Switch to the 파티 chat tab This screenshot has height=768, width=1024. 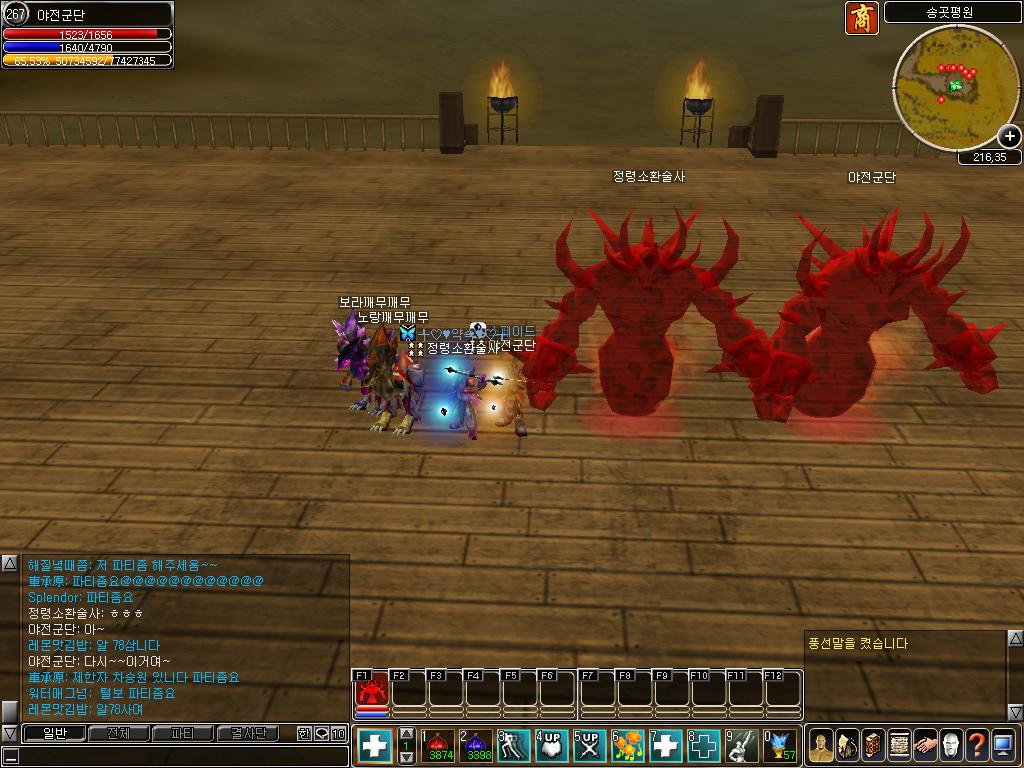[x=183, y=734]
